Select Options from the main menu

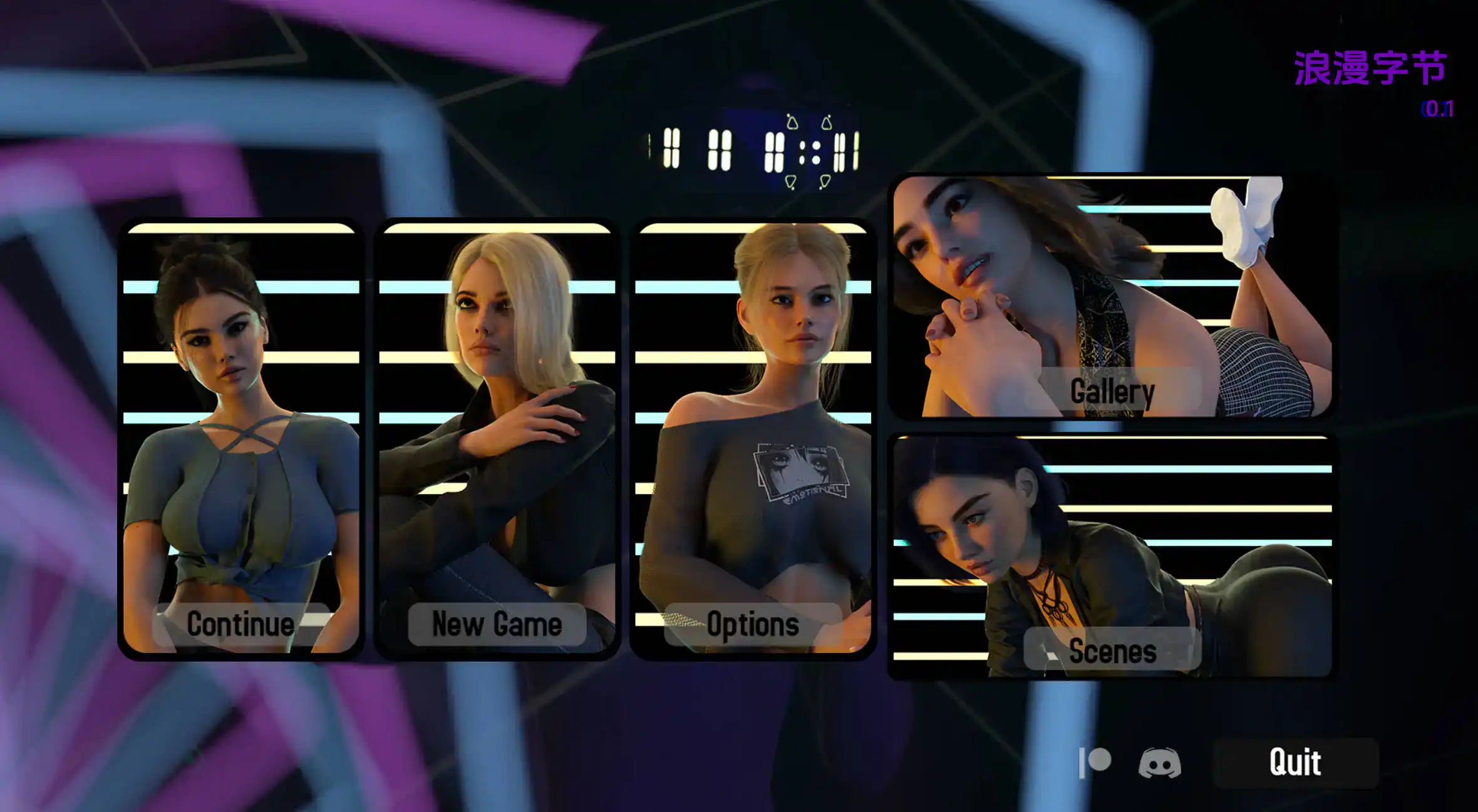pyautogui.click(x=754, y=624)
